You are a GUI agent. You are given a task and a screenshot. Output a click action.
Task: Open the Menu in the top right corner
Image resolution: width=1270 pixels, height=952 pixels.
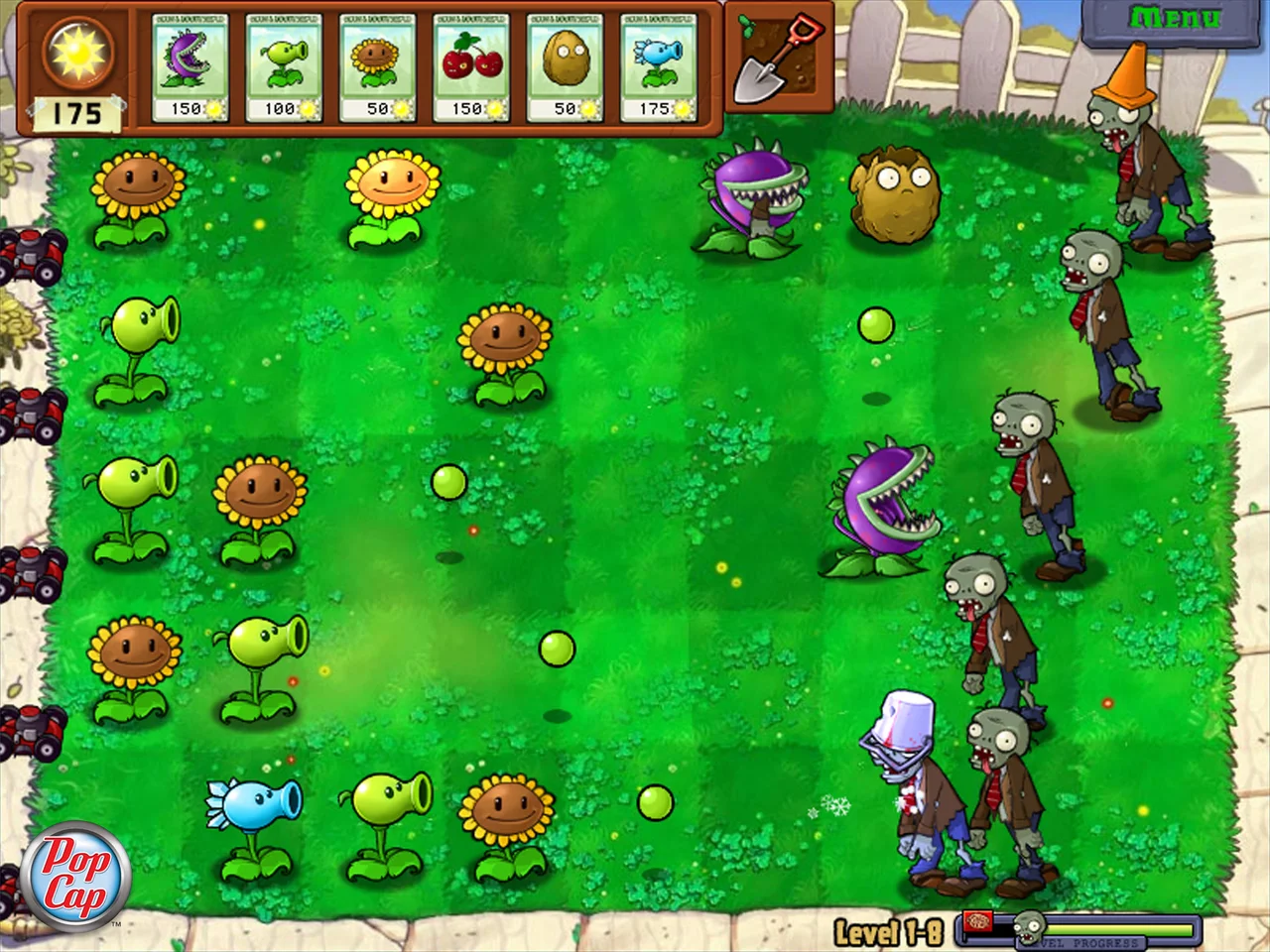[1176, 18]
